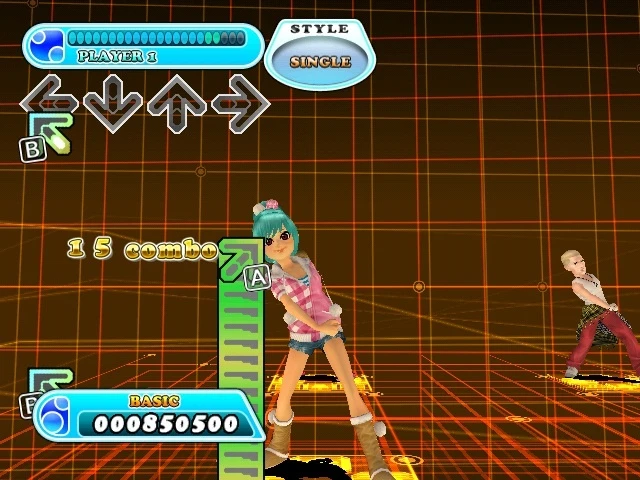
Task: Tap the right arrow step target
Action: [x=240, y=102]
